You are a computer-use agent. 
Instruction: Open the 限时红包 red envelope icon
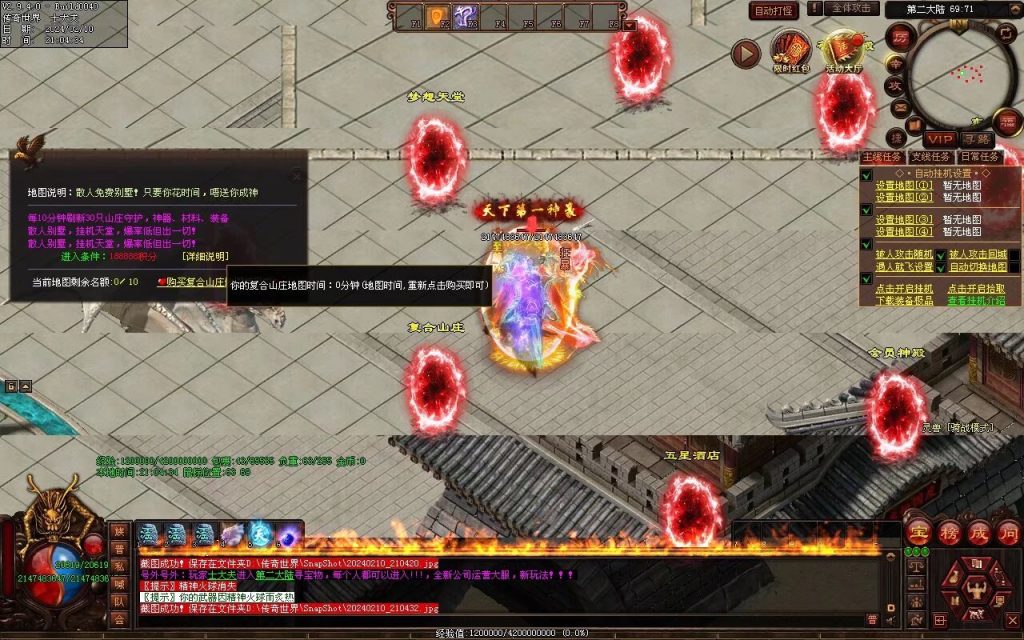click(x=790, y=52)
